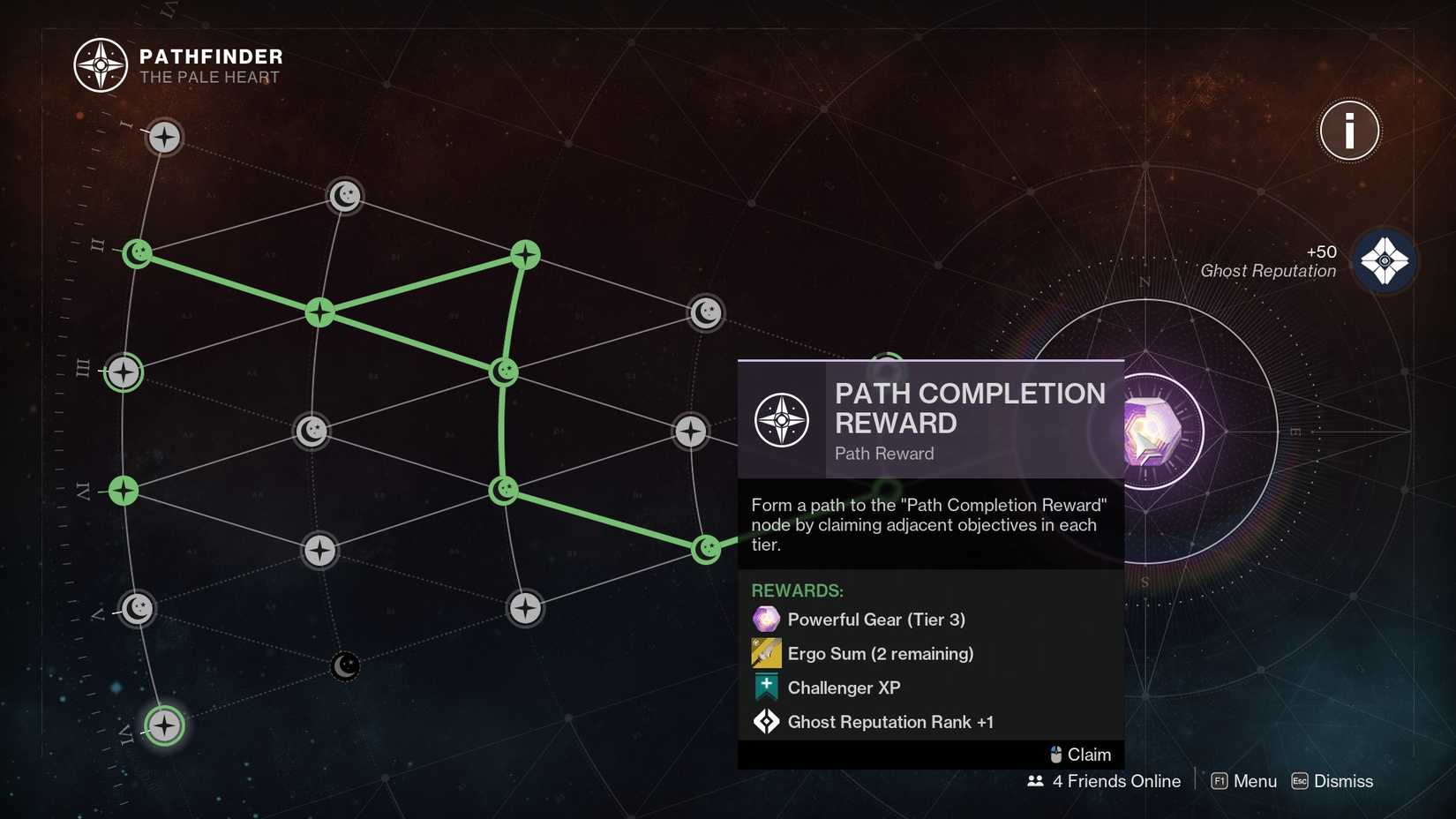Select the Challenger XP icon
The width and height of the screenshot is (1456, 819).
coord(764,687)
